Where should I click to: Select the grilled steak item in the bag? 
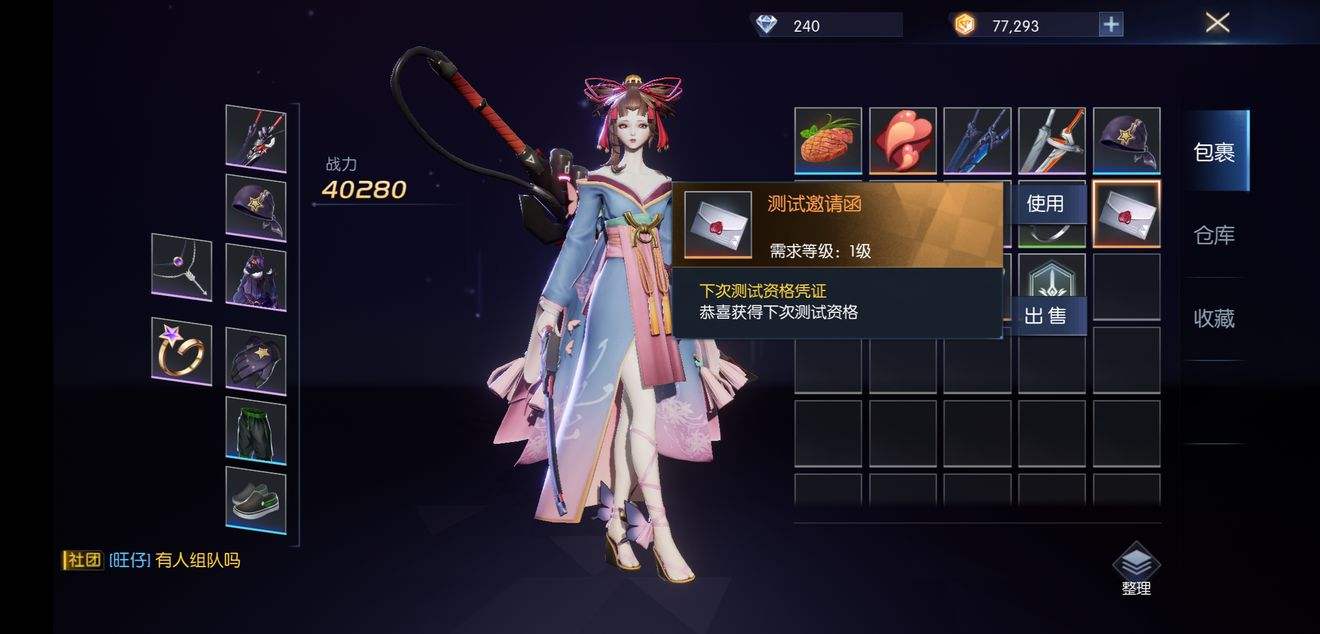pos(828,141)
